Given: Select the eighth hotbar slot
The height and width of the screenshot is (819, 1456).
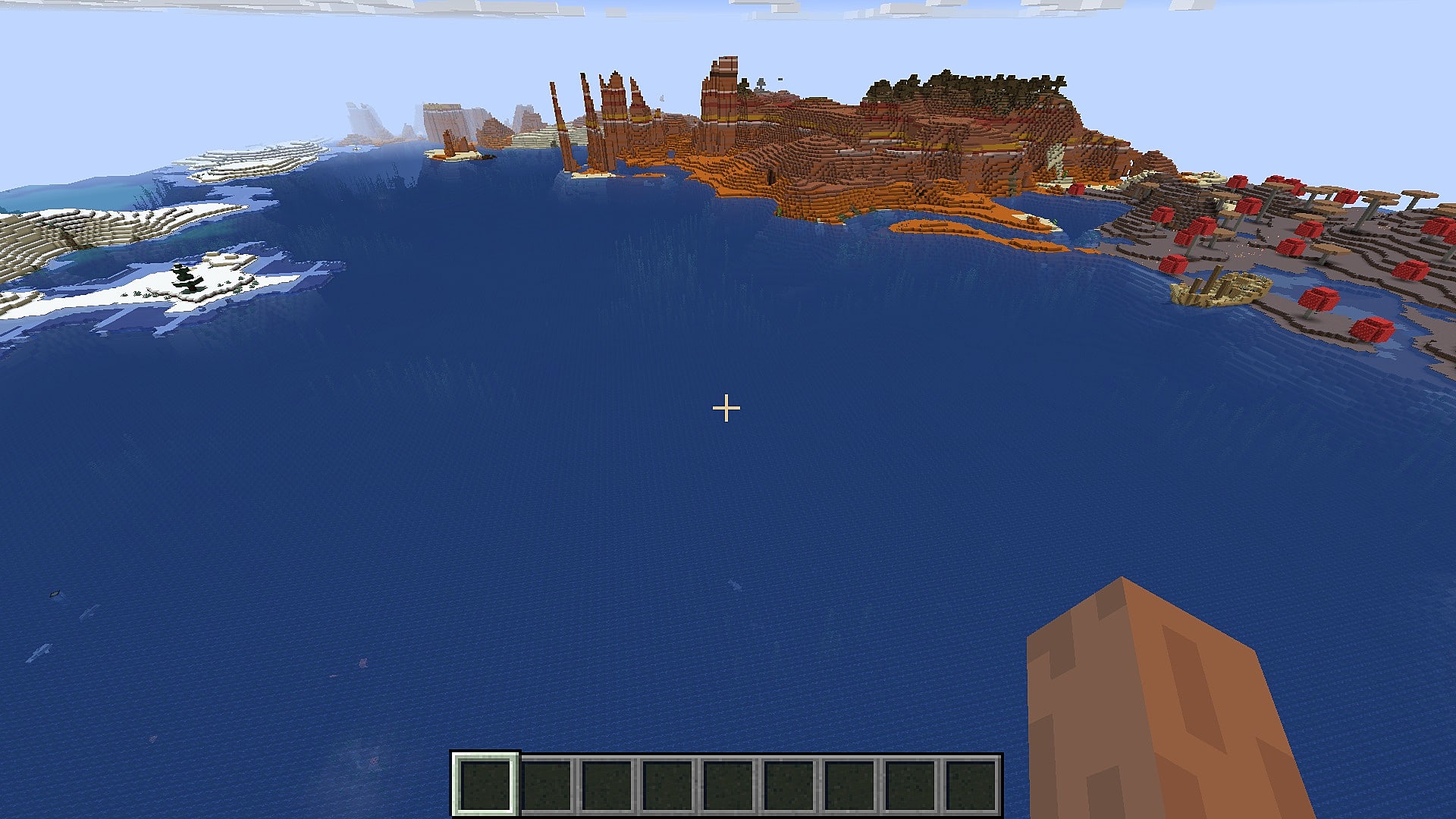Looking at the screenshot, I should click(910, 781).
